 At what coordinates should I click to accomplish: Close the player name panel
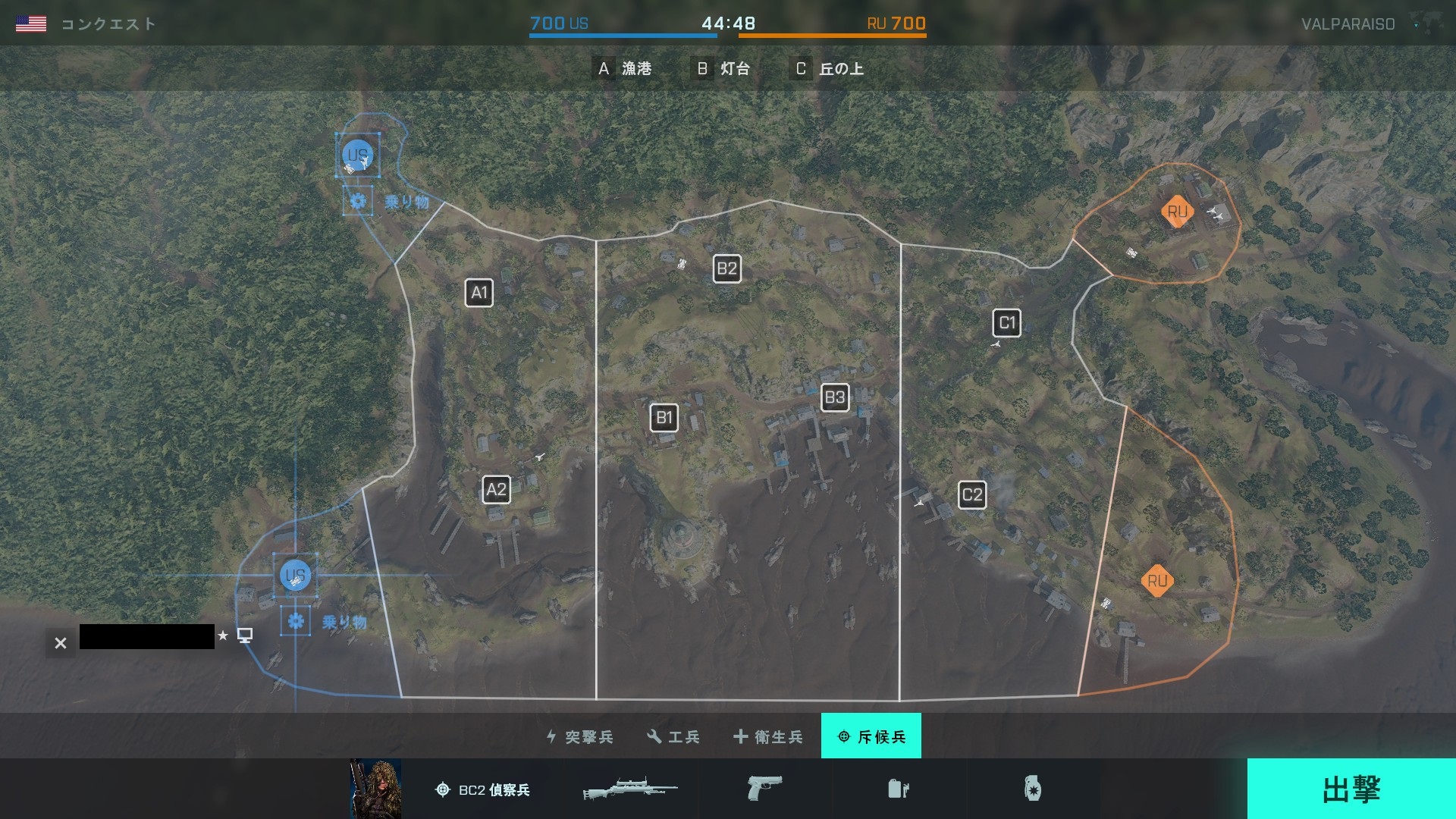pyautogui.click(x=61, y=643)
